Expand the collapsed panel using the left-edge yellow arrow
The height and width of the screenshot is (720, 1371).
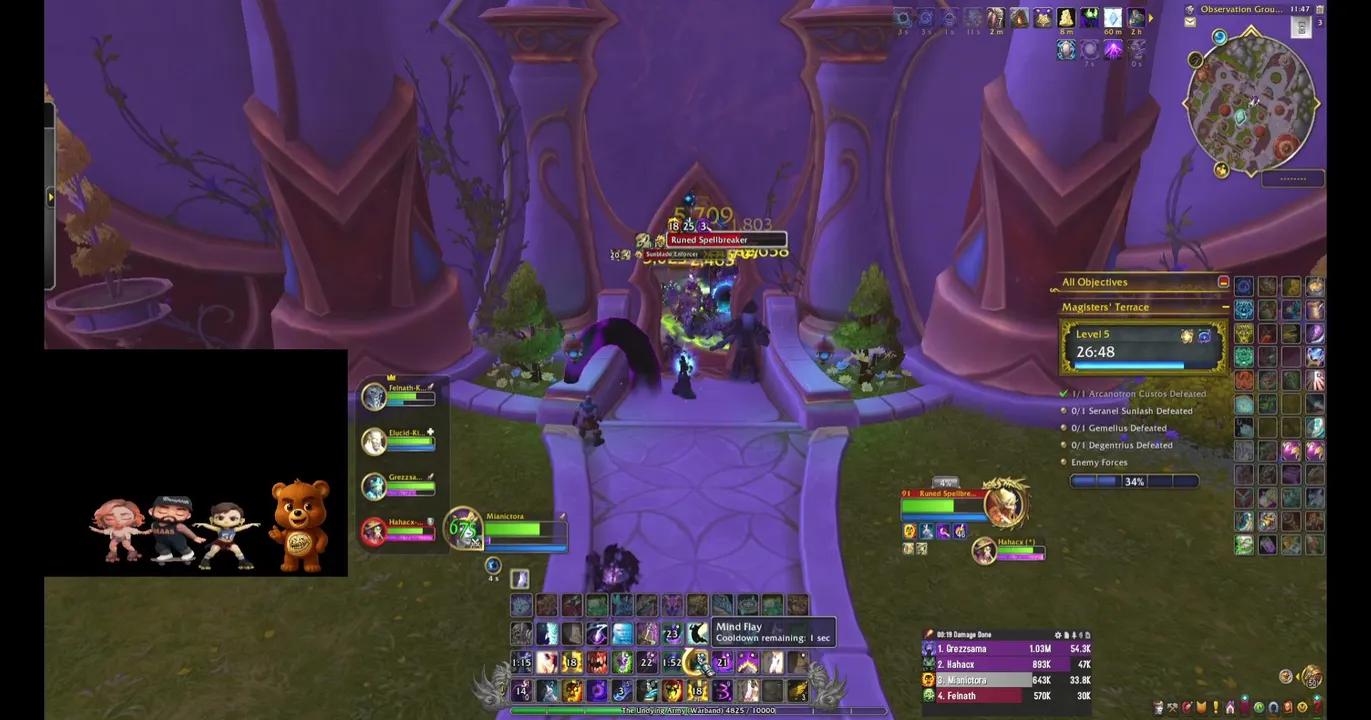(x=50, y=197)
